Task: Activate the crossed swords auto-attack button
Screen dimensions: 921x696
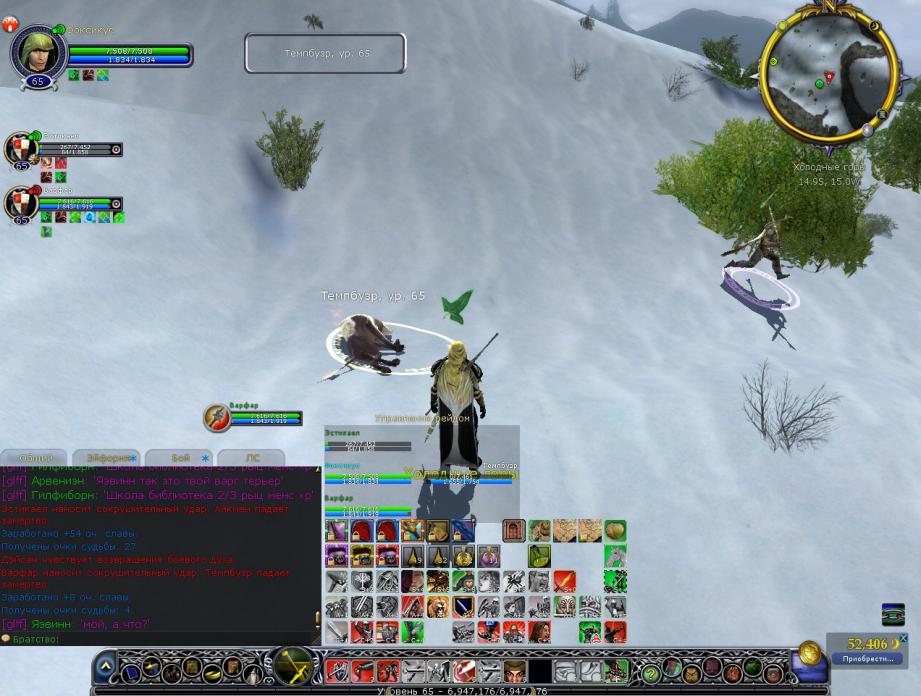Action: [x=292, y=664]
